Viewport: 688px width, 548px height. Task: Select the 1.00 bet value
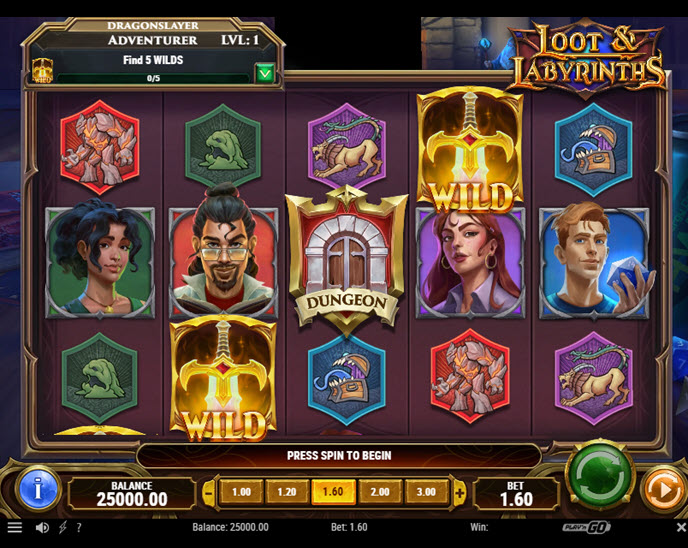241,492
